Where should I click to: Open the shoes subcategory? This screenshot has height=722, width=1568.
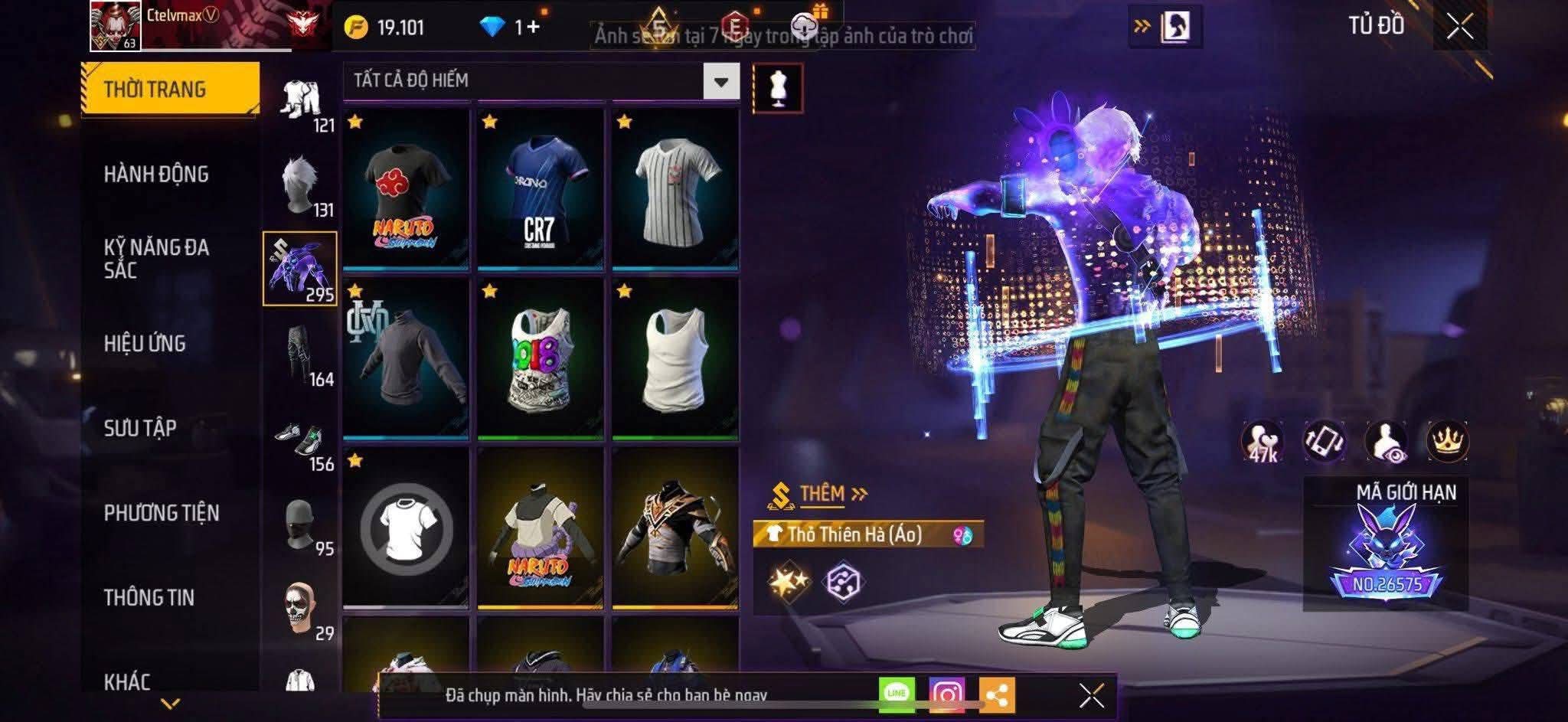point(300,439)
